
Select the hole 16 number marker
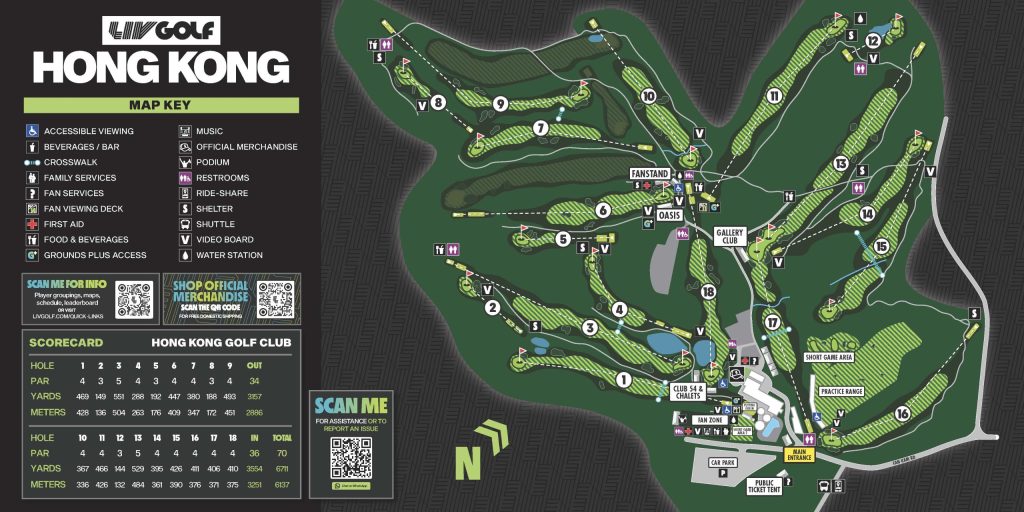pyautogui.click(x=902, y=413)
